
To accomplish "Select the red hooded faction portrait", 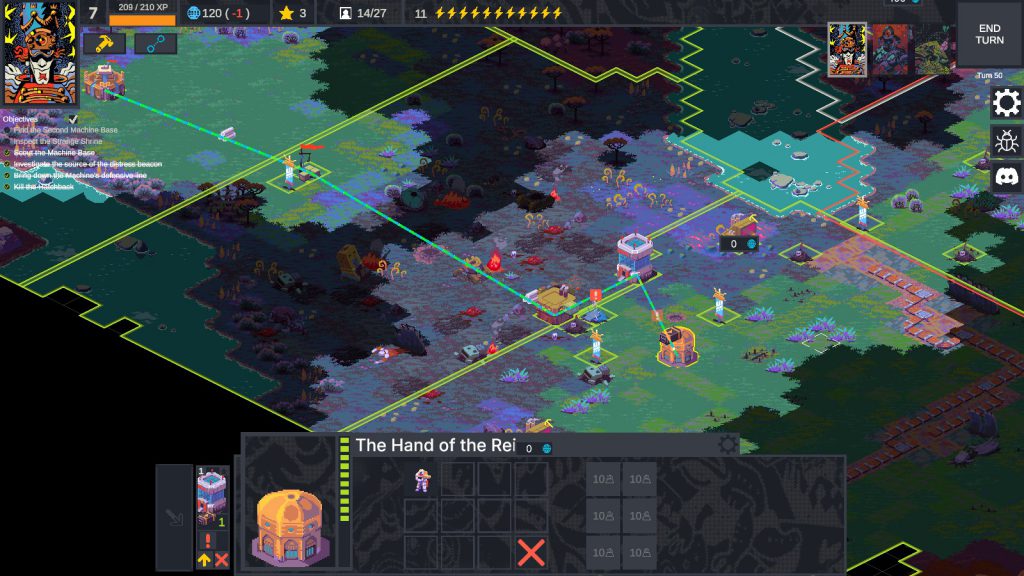I will (x=889, y=51).
